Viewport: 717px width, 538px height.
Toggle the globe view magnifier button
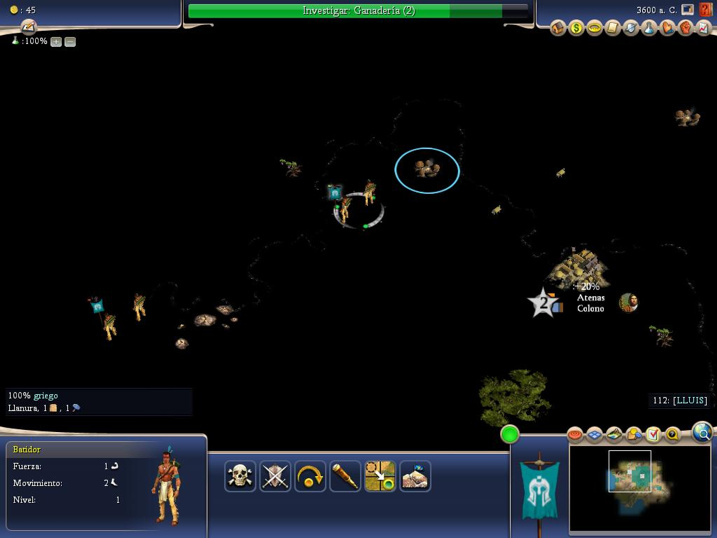pyautogui.click(x=702, y=433)
